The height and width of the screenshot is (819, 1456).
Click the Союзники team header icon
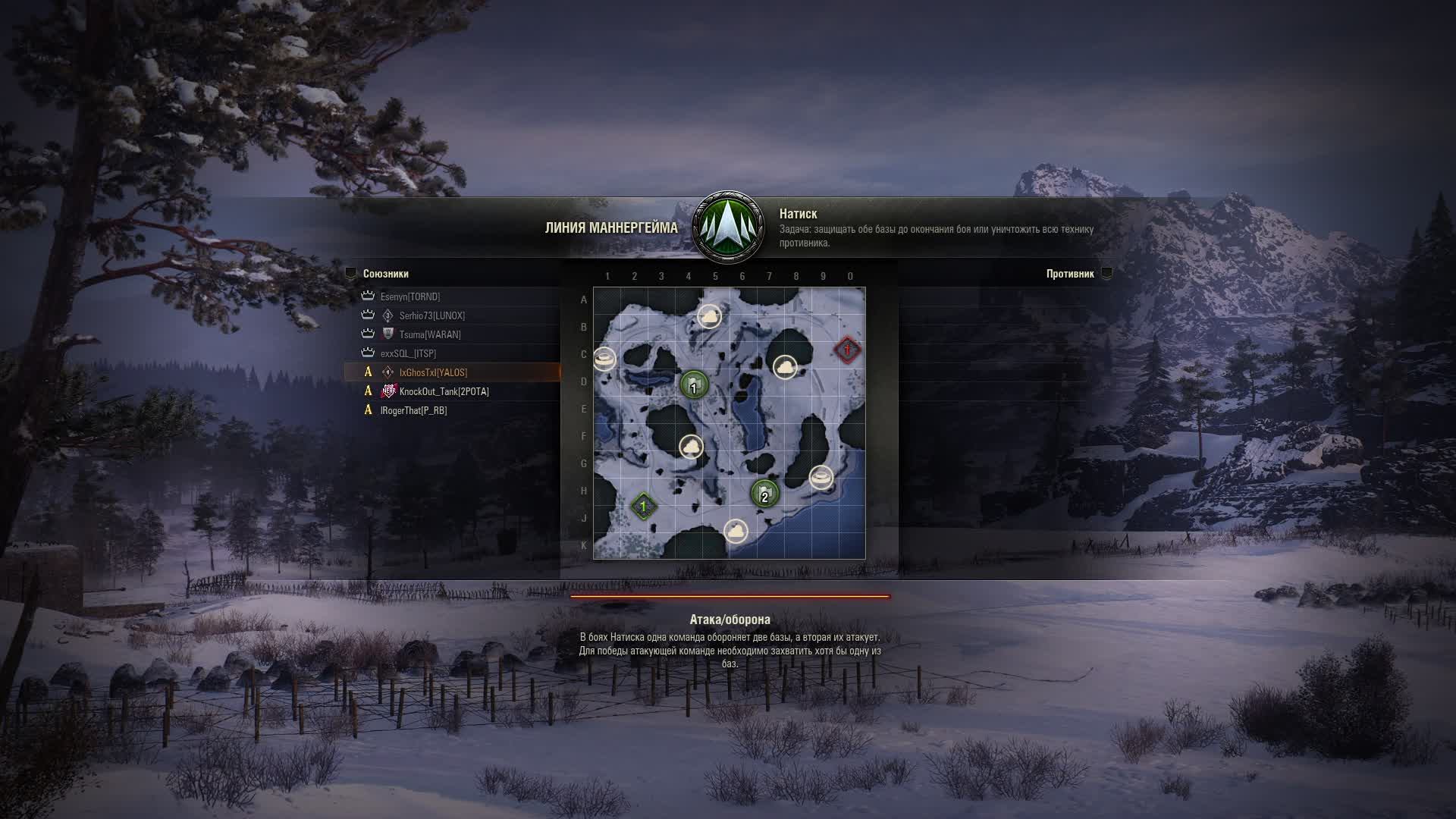click(350, 274)
